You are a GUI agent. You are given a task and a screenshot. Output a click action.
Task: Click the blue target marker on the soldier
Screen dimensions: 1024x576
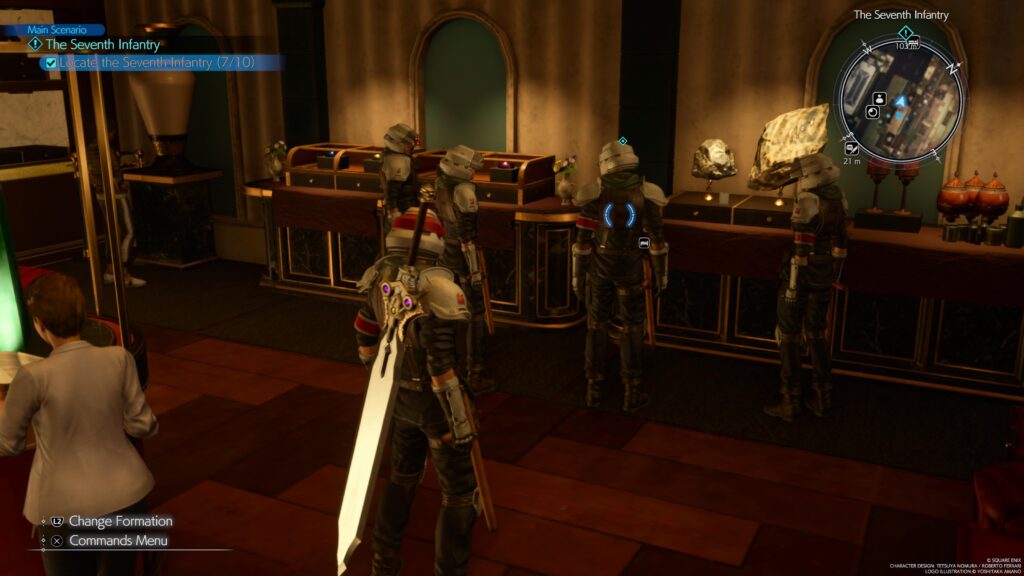coord(619,215)
